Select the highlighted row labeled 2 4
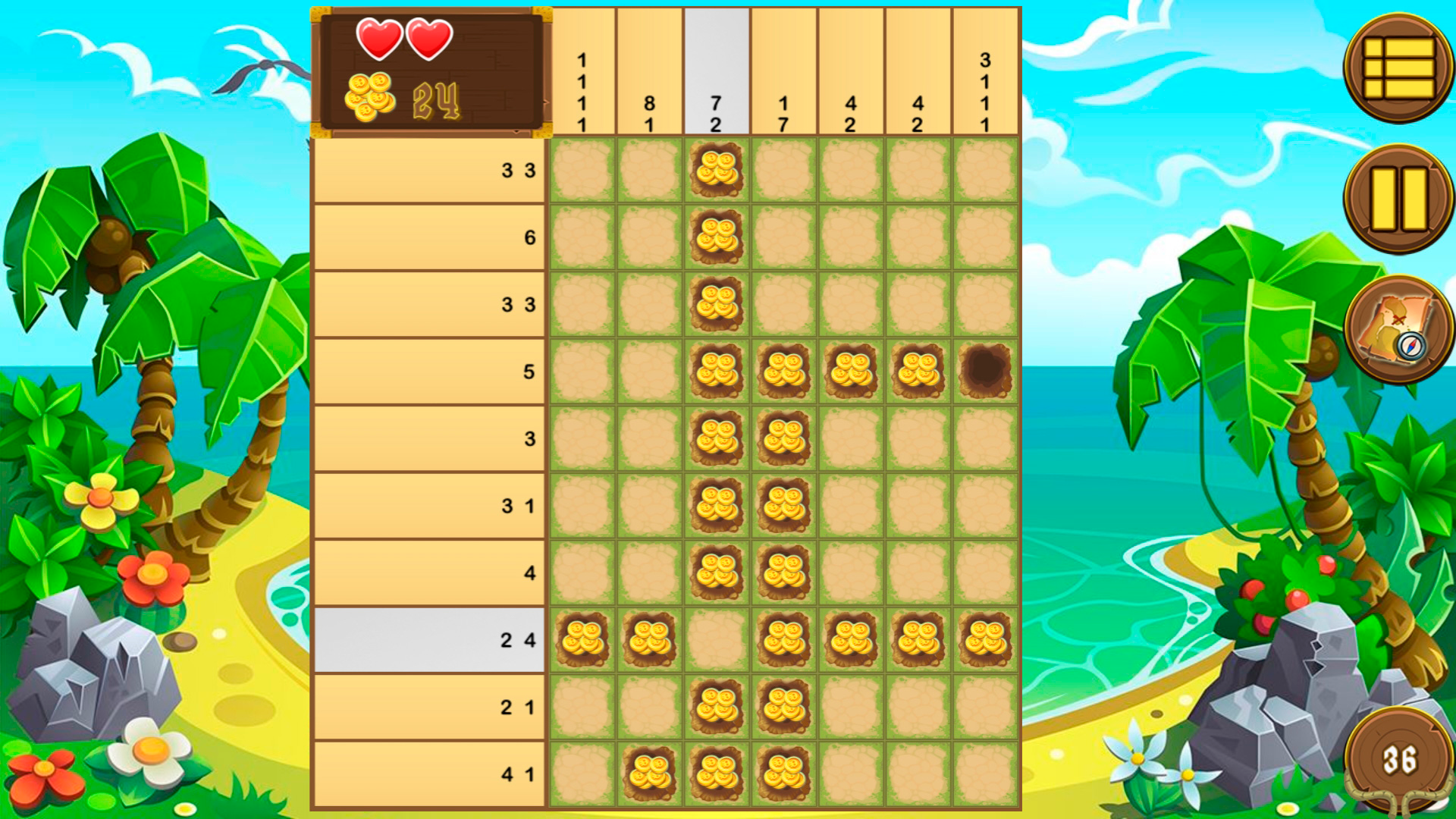Screen dimensions: 1456x819 (432, 639)
